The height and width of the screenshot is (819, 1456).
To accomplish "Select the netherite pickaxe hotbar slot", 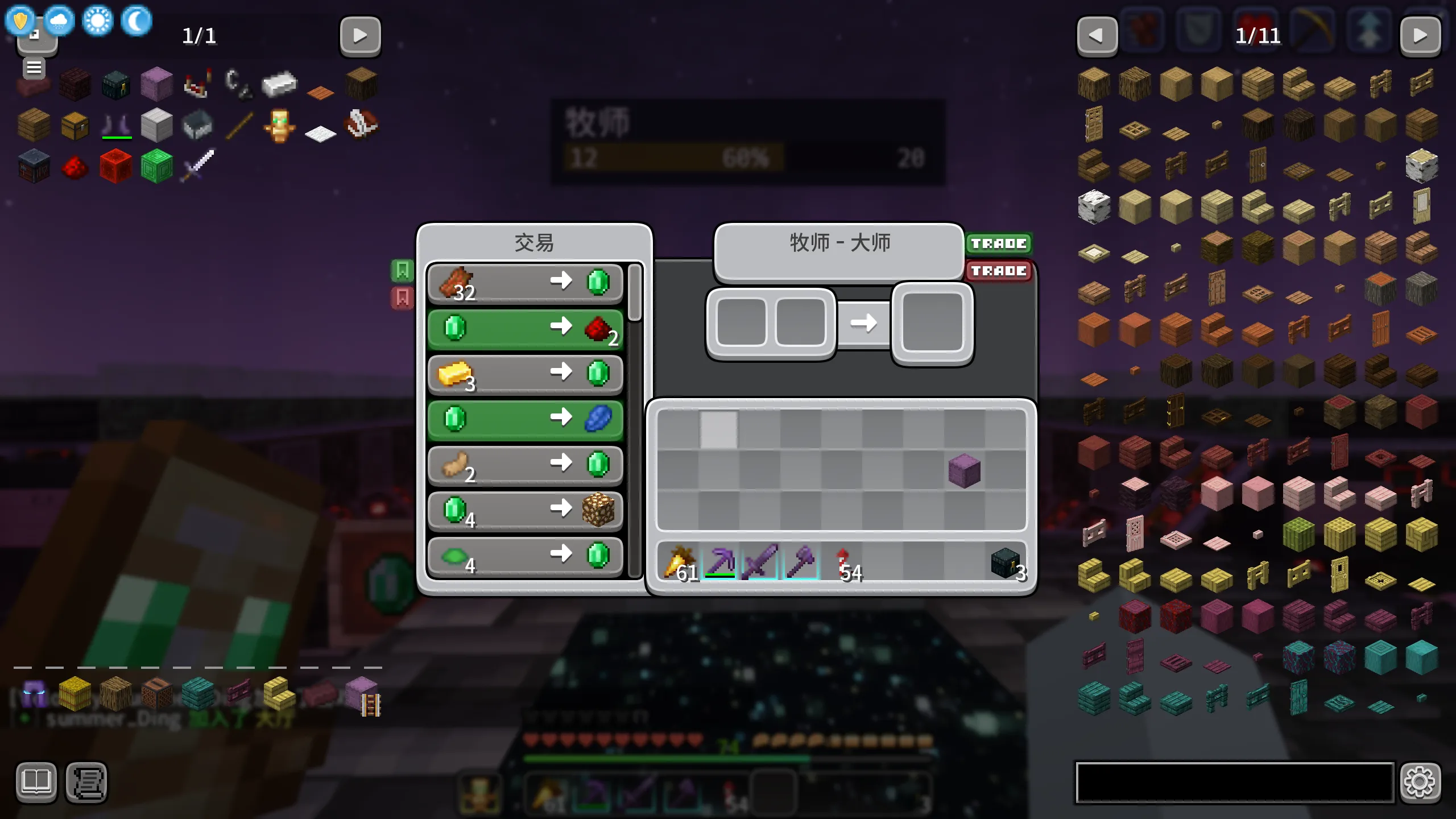I will 719,562.
